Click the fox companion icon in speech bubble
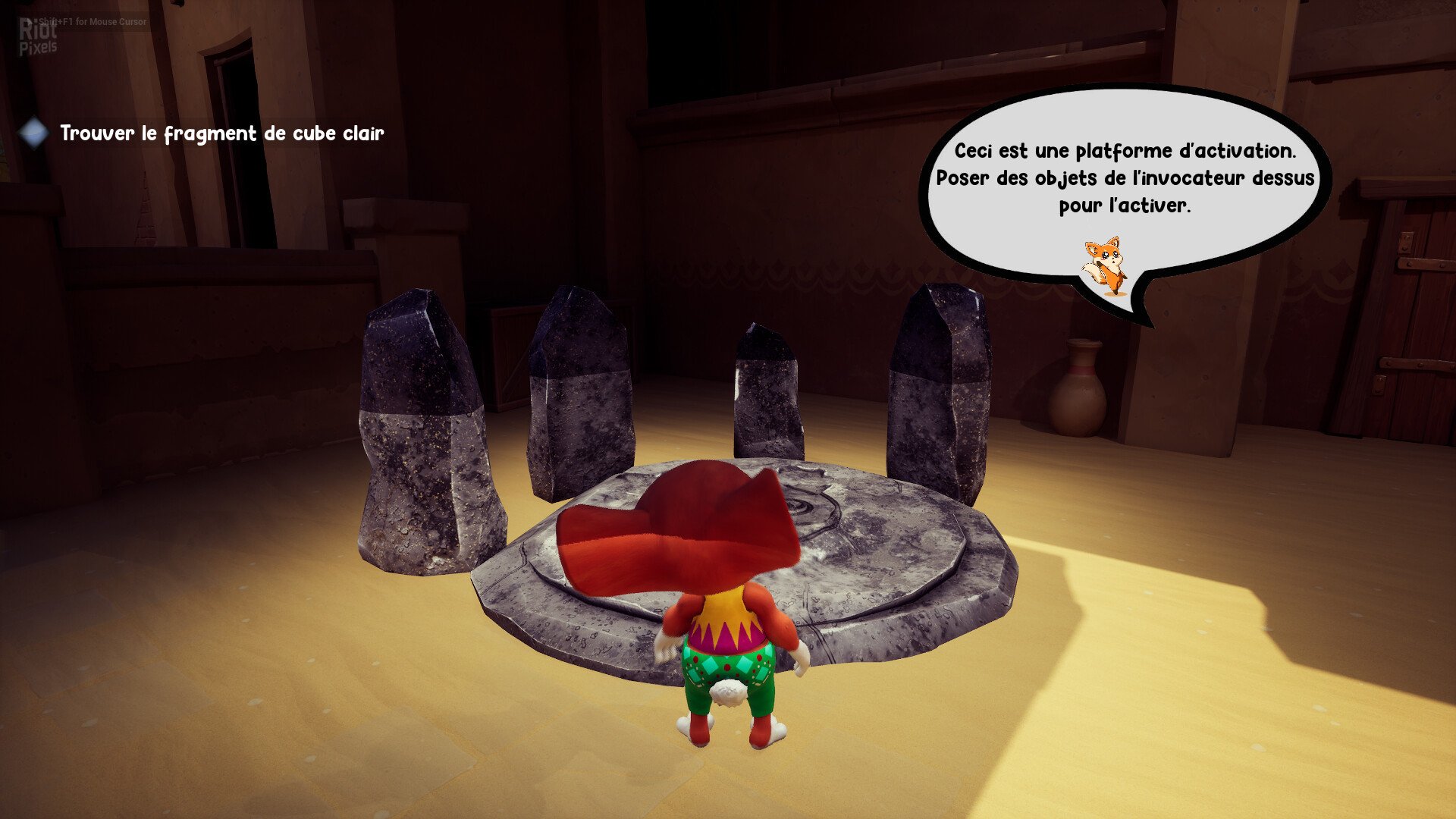 (1104, 265)
